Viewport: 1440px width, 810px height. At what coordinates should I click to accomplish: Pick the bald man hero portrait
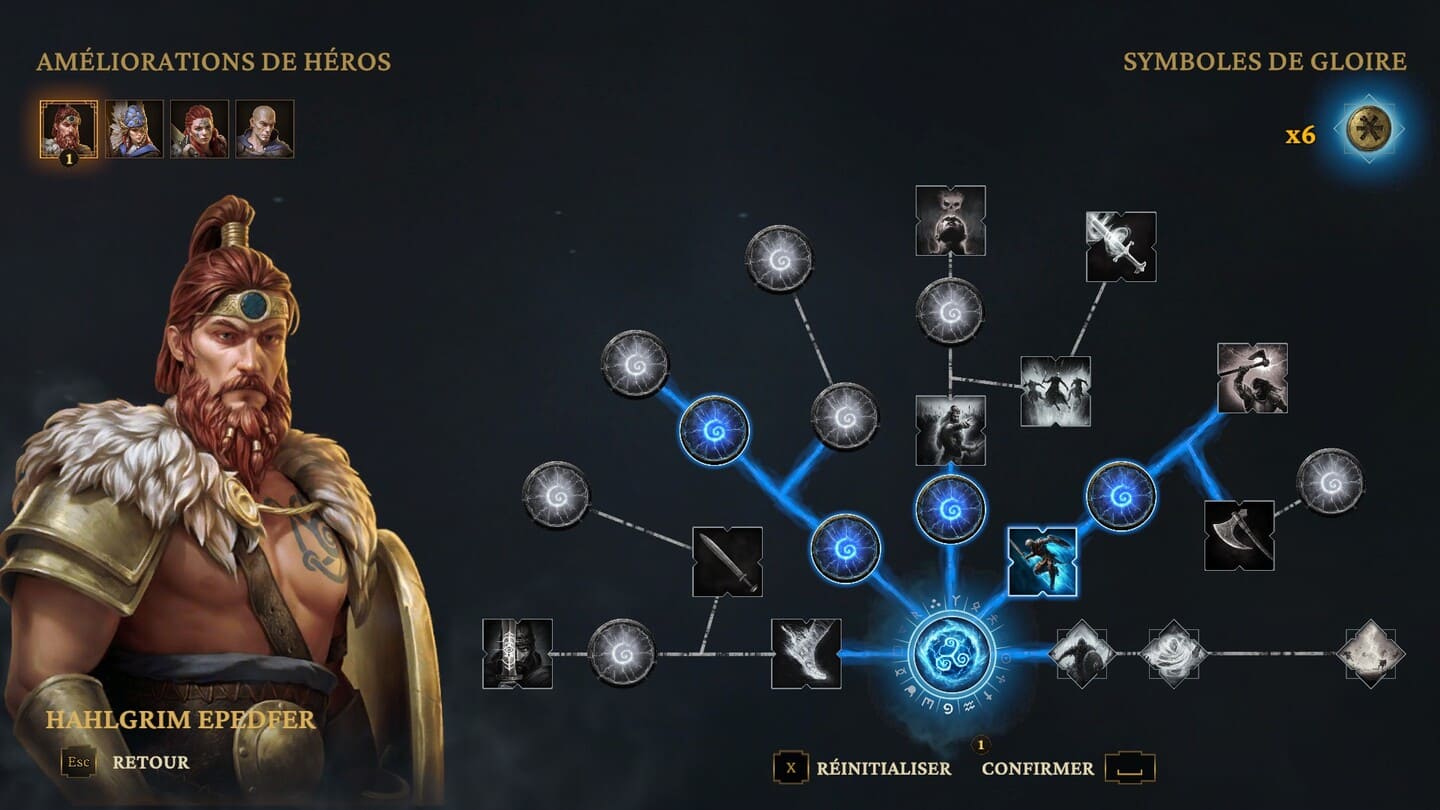point(264,129)
